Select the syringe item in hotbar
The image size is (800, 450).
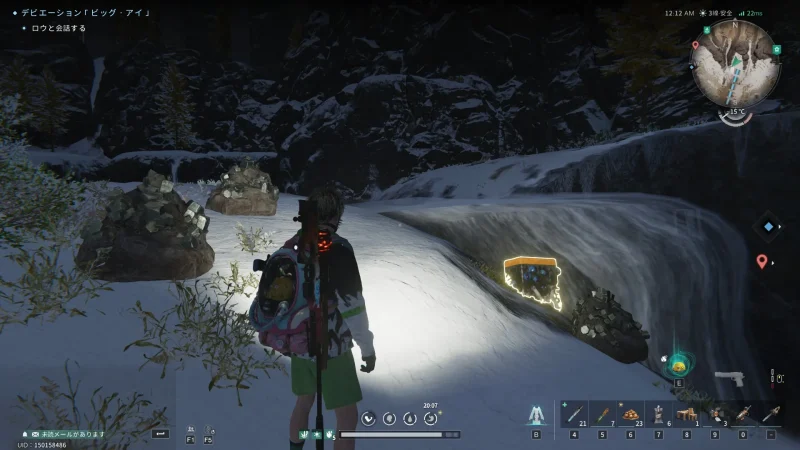coord(574,414)
